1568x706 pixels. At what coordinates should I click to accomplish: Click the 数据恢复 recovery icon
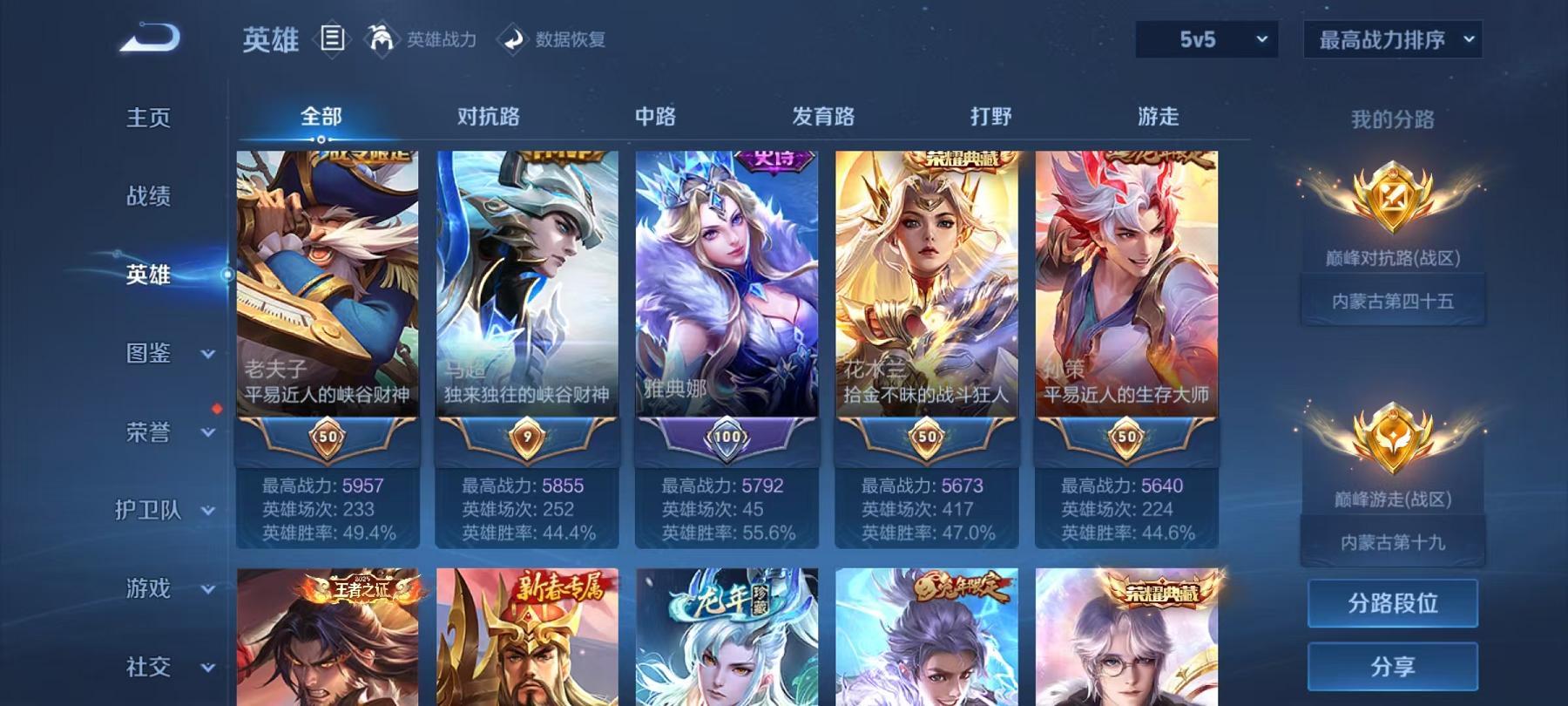tap(510, 39)
